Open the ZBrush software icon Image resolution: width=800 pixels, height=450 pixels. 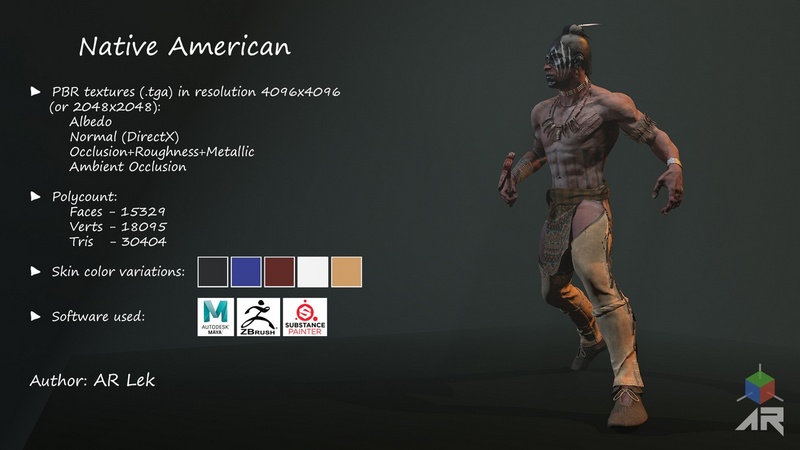pyautogui.click(x=257, y=317)
